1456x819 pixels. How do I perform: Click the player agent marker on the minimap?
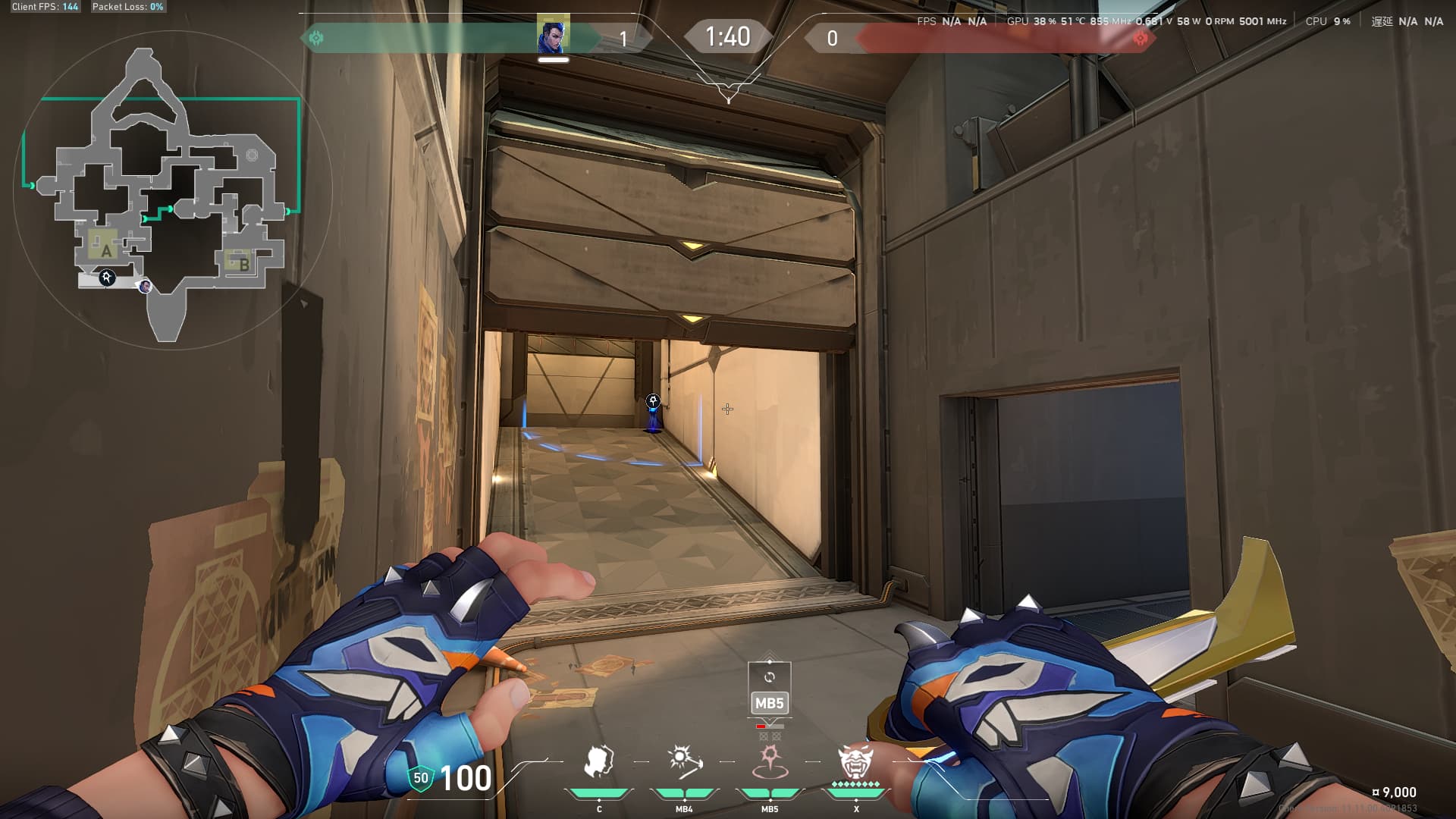point(145,286)
